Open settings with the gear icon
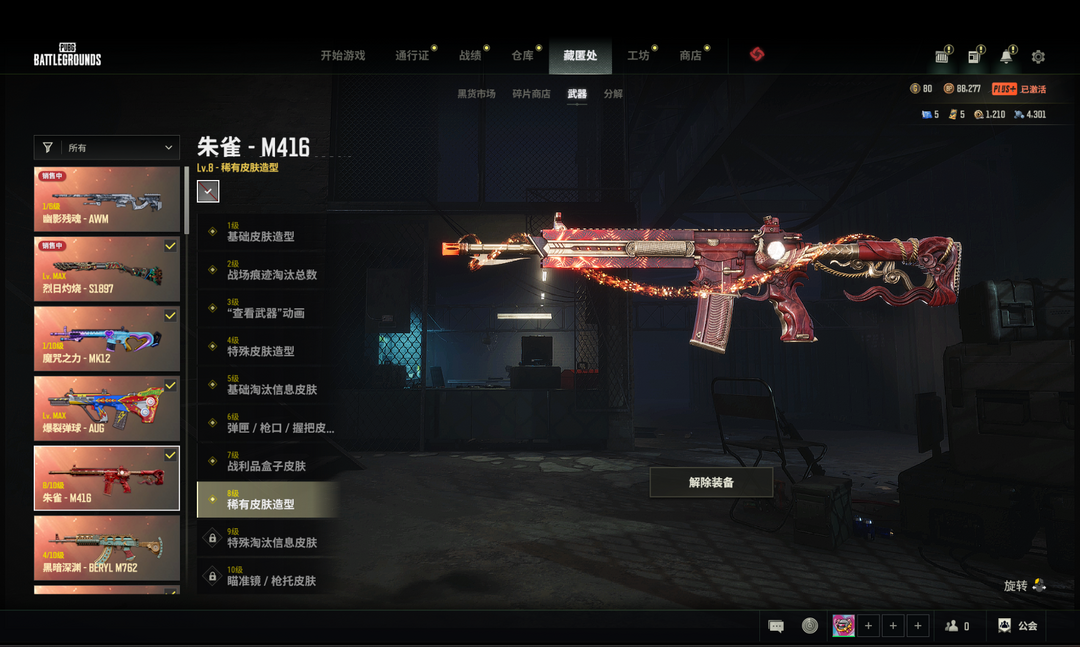The height and width of the screenshot is (647, 1080). click(1038, 57)
